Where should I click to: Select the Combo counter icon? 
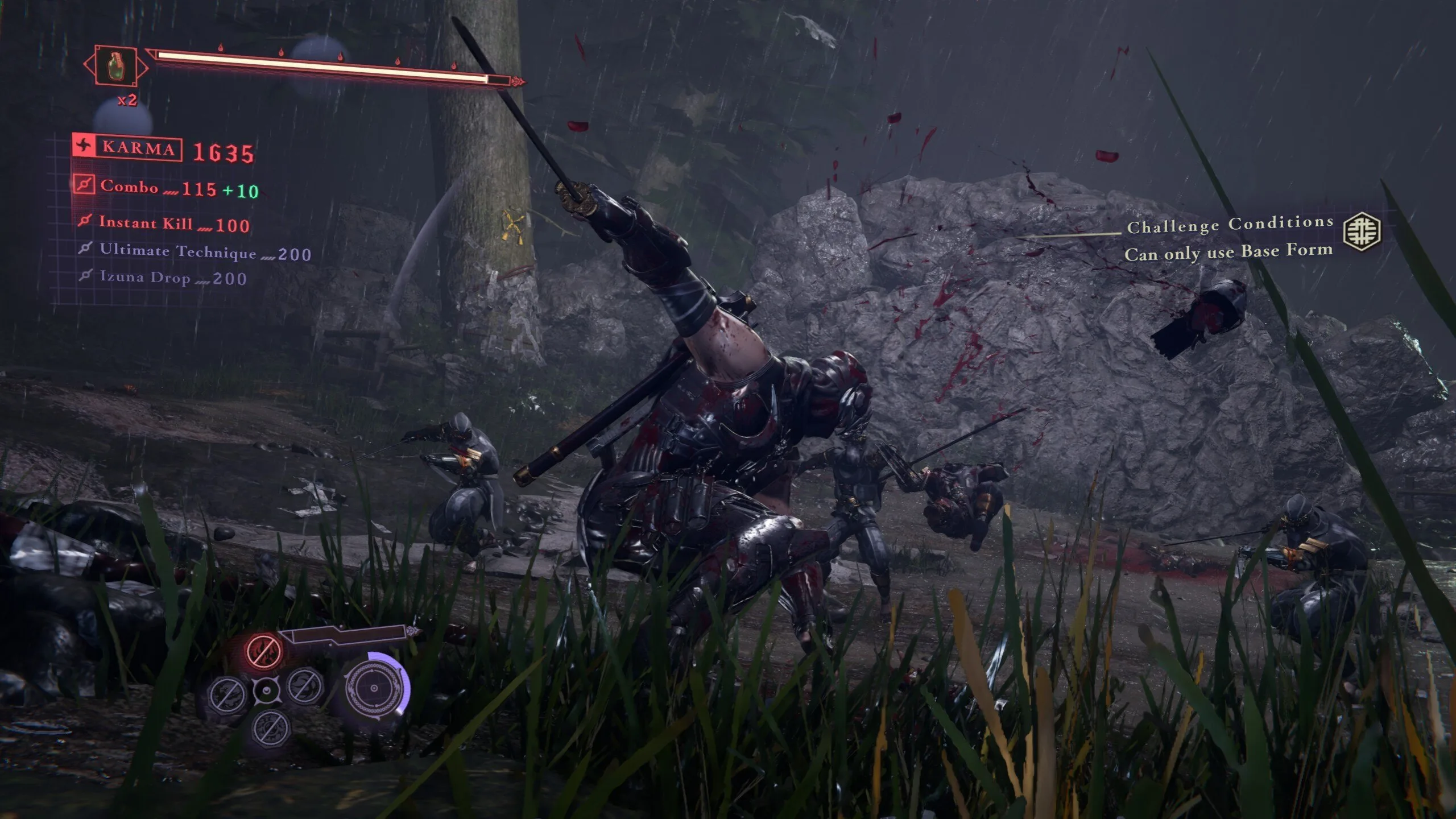pyautogui.click(x=84, y=185)
